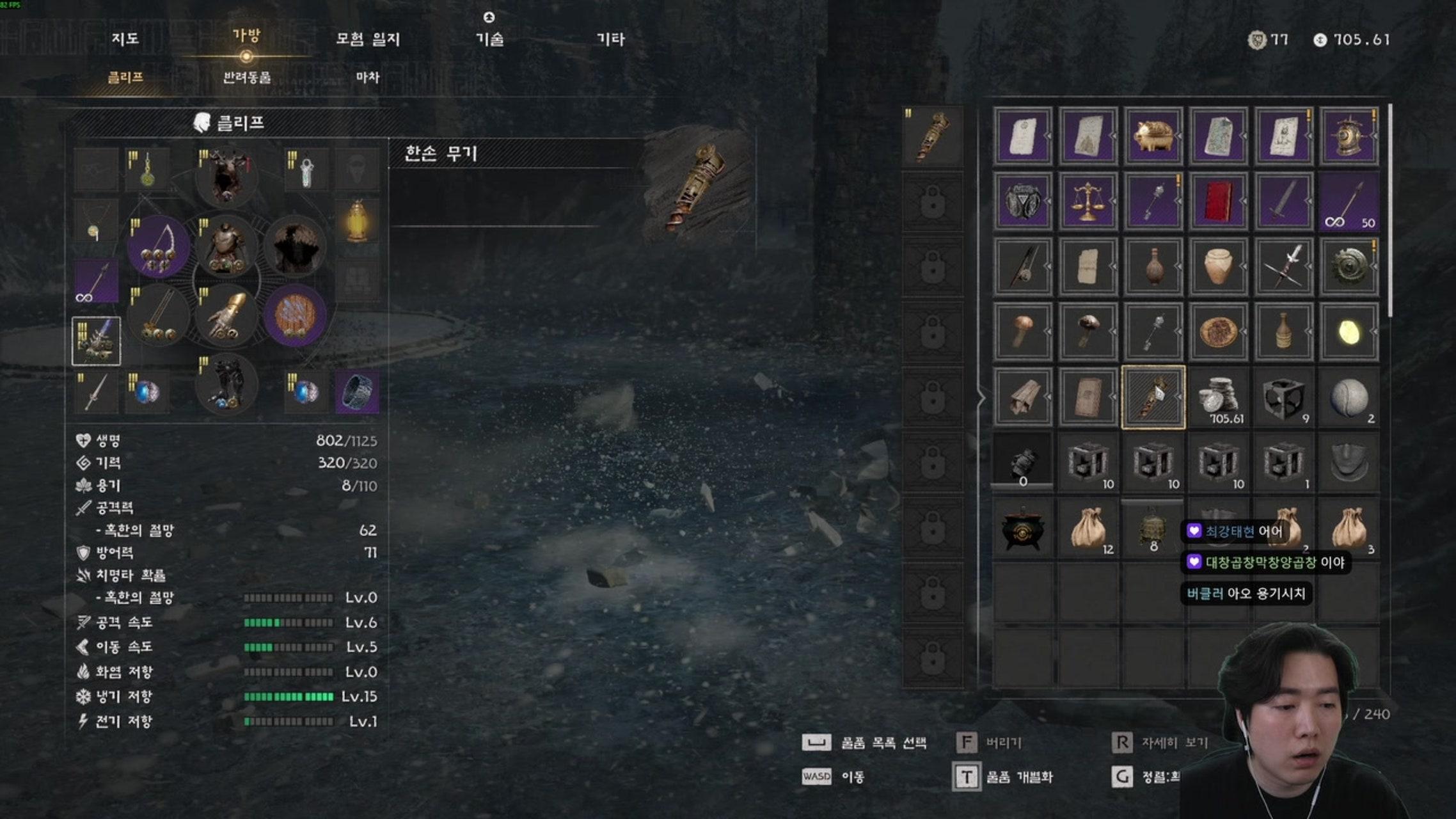Image resolution: width=1456 pixels, height=819 pixels.
Task: Select the 클리프 character sub-tab
Action: click(125, 77)
